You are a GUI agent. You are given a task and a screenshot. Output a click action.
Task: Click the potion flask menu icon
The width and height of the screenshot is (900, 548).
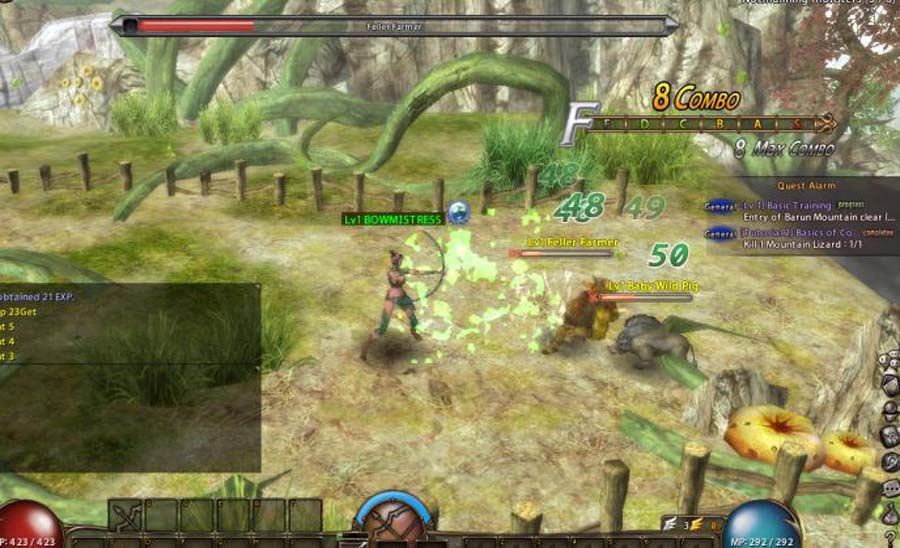click(x=890, y=513)
